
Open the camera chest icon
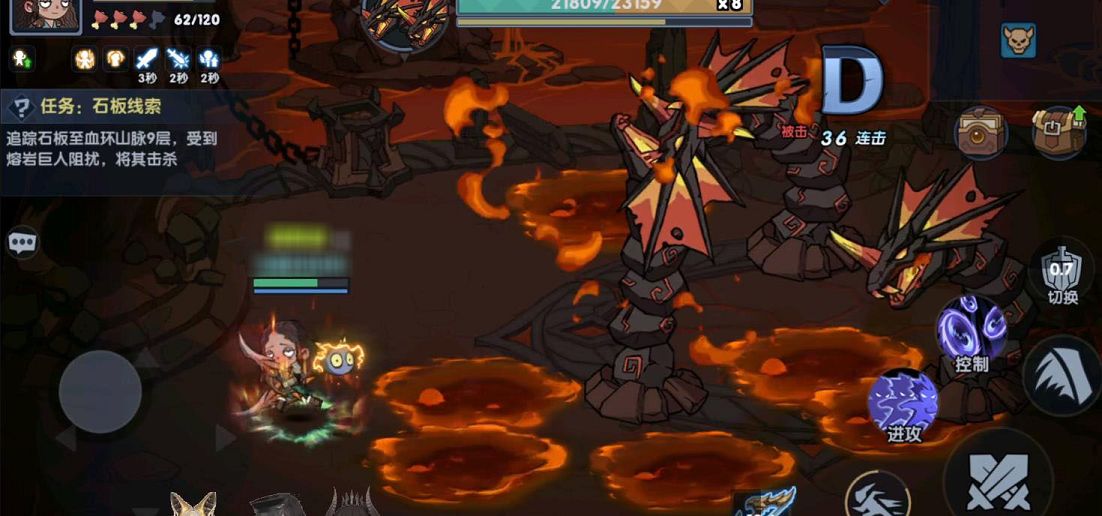[x=980, y=132]
